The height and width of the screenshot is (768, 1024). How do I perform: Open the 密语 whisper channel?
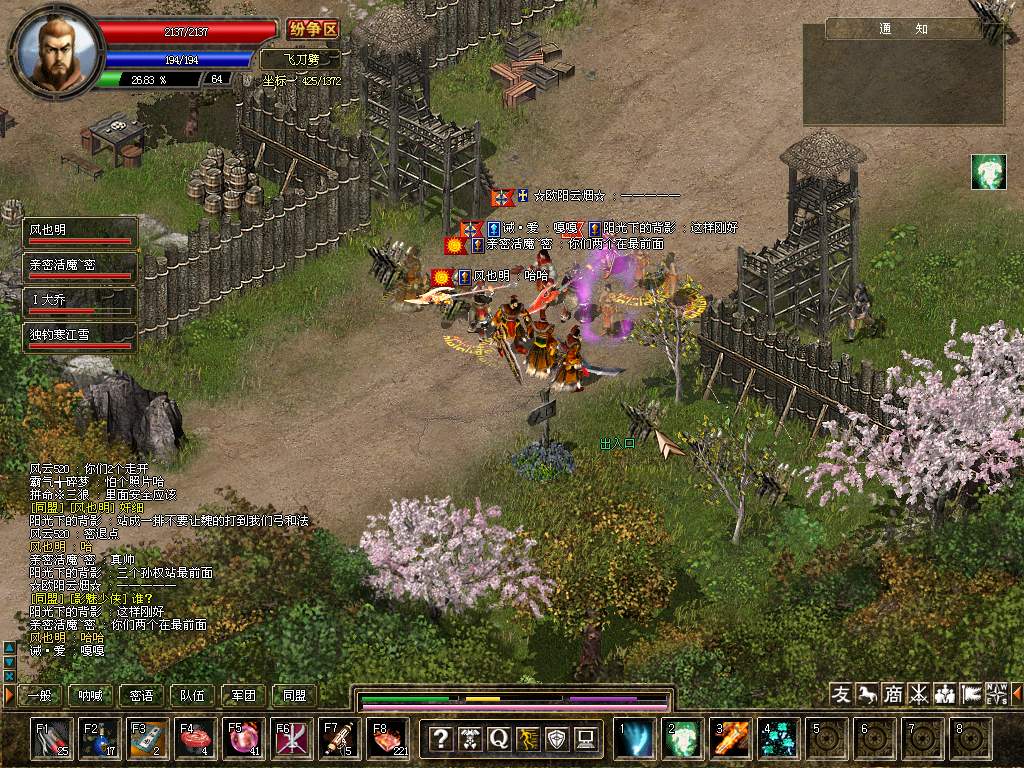(x=142, y=695)
